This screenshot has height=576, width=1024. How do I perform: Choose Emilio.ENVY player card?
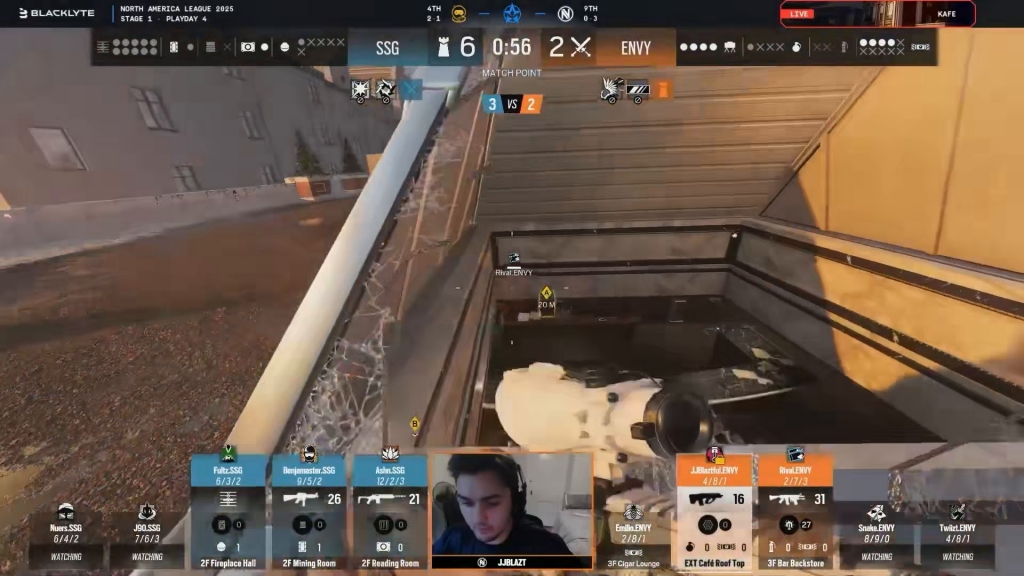coord(634,530)
